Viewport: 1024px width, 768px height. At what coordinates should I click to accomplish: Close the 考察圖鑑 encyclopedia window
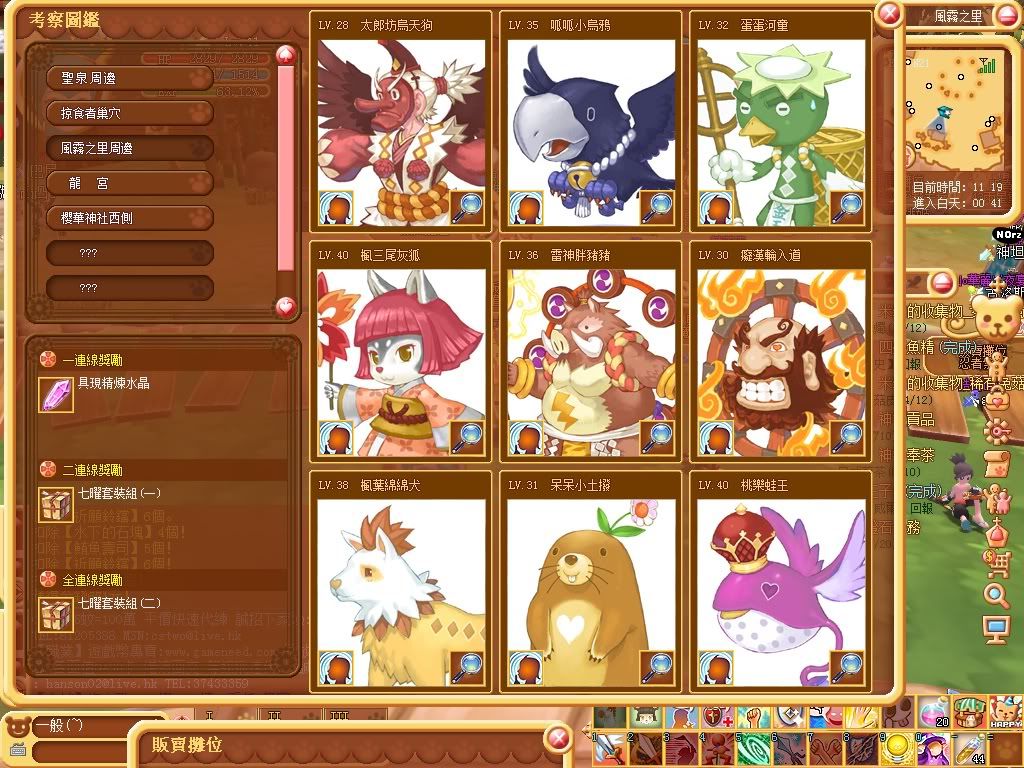[888, 13]
